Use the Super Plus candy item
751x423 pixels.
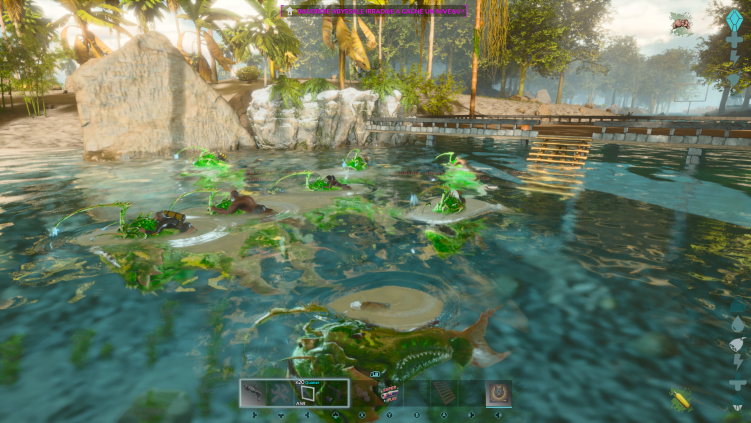coord(389,393)
